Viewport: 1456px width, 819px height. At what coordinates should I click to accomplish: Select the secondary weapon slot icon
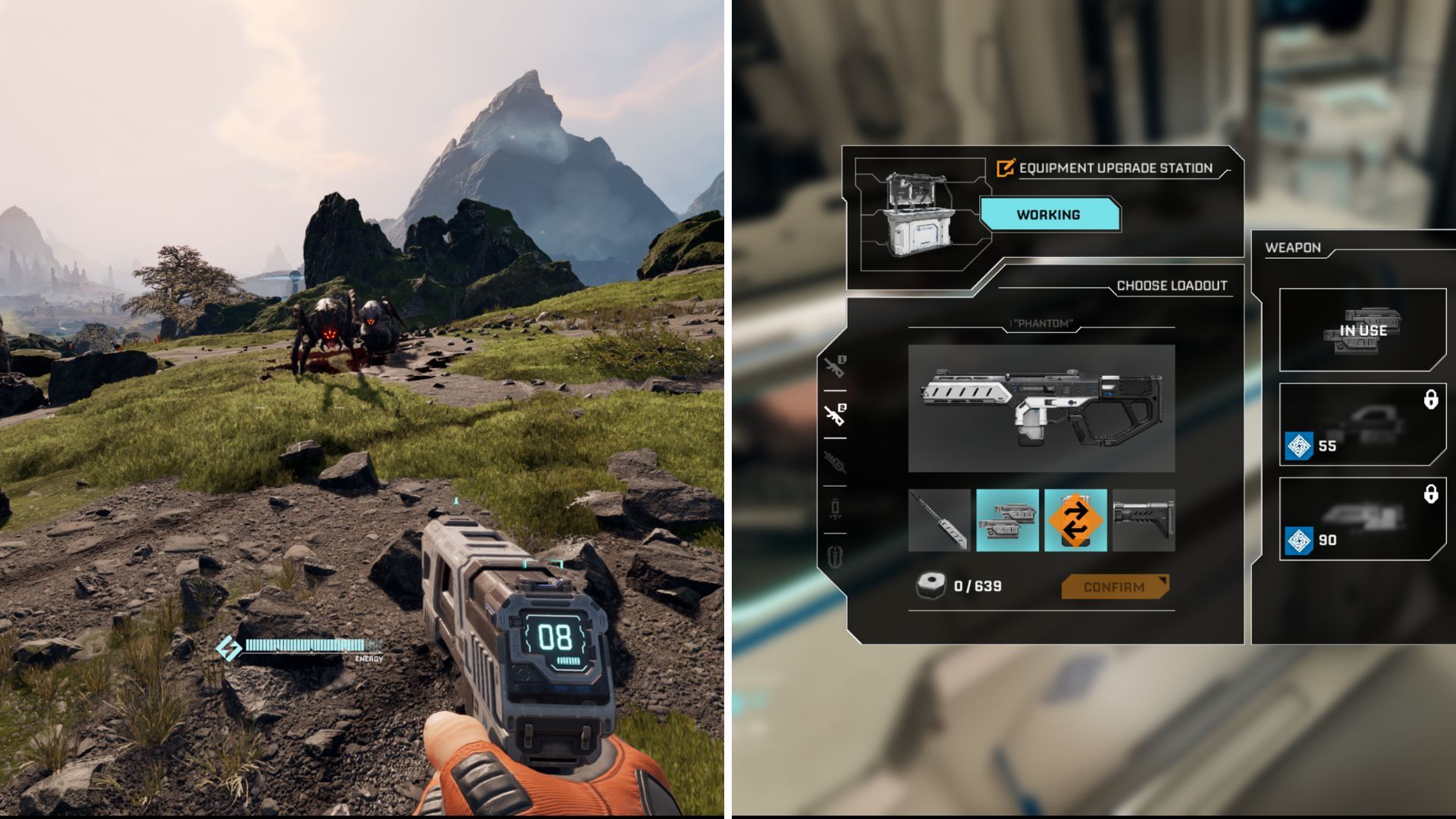[834, 413]
